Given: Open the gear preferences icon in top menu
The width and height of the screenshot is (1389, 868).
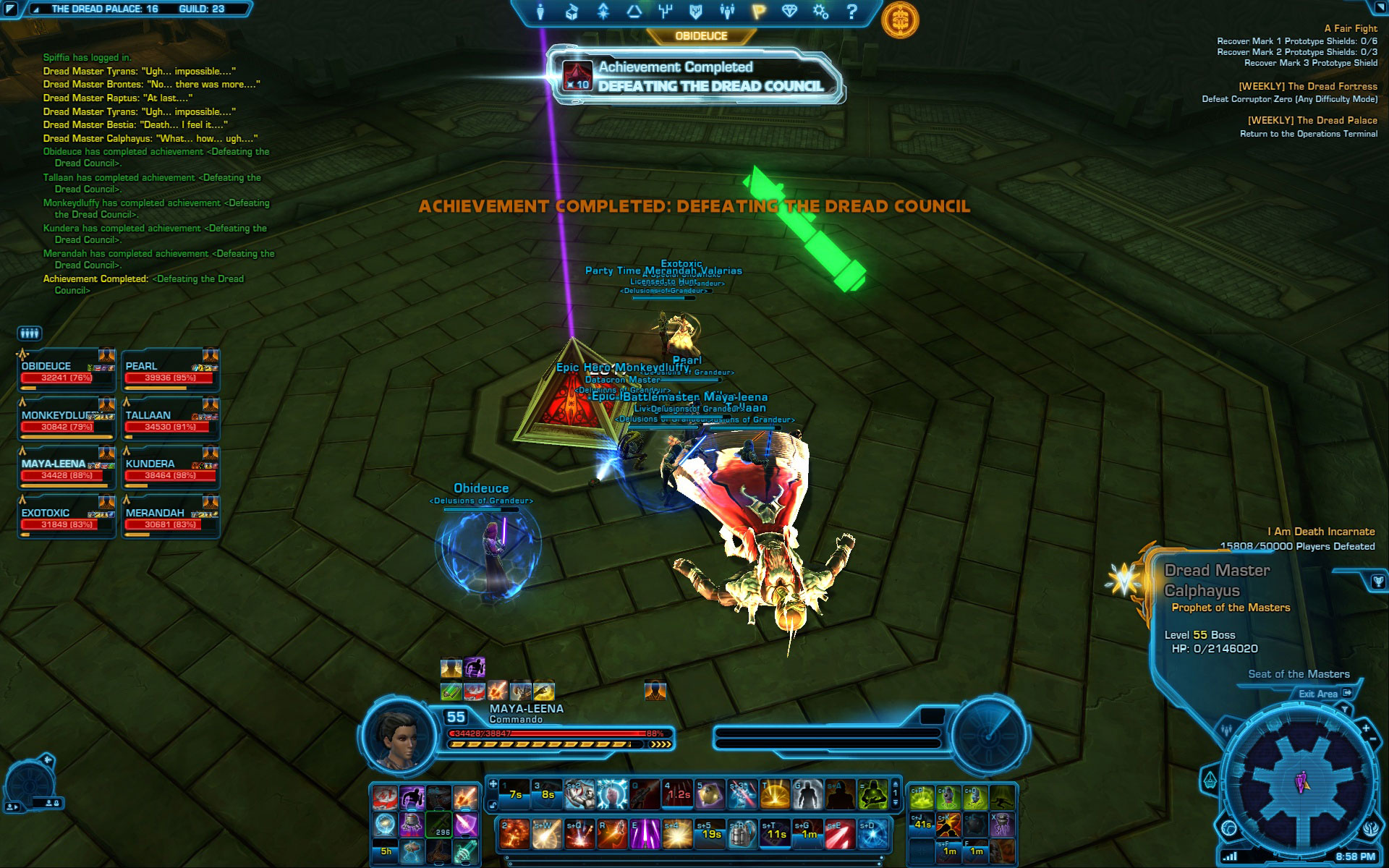Looking at the screenshot, I should pyautogui.click(x=820, y=12).
